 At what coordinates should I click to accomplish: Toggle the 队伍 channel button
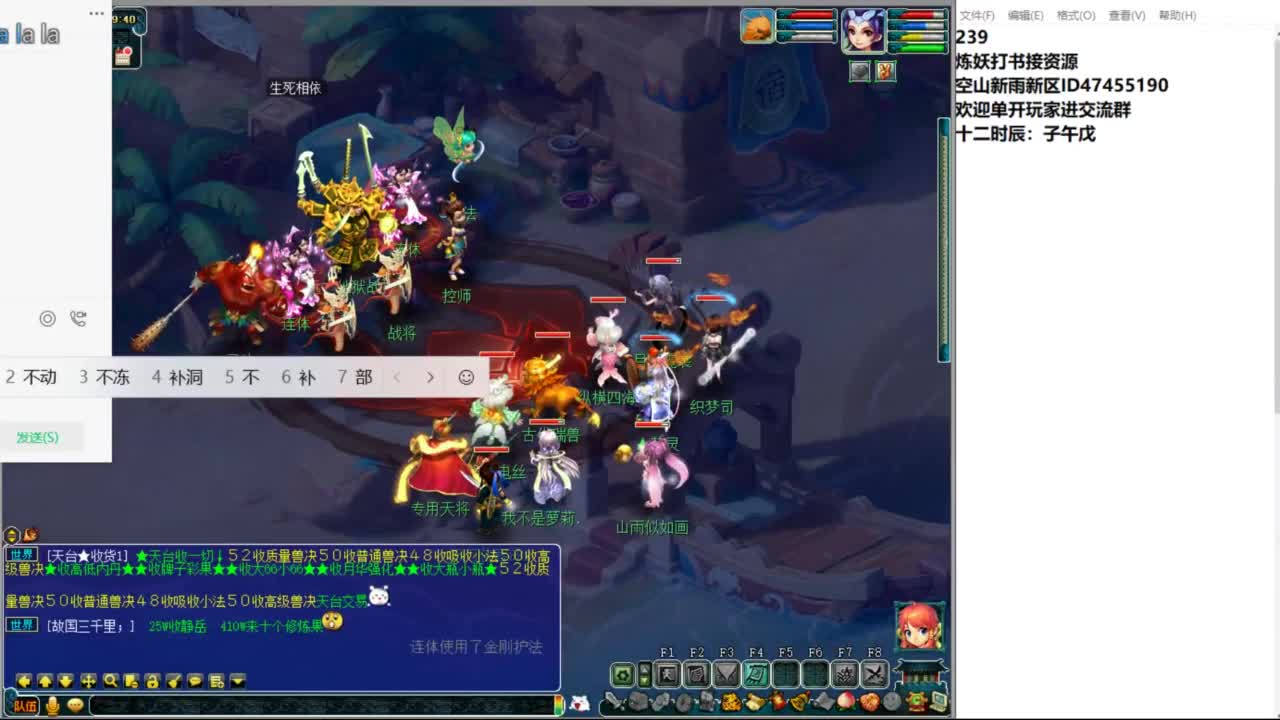pos(23,703)
